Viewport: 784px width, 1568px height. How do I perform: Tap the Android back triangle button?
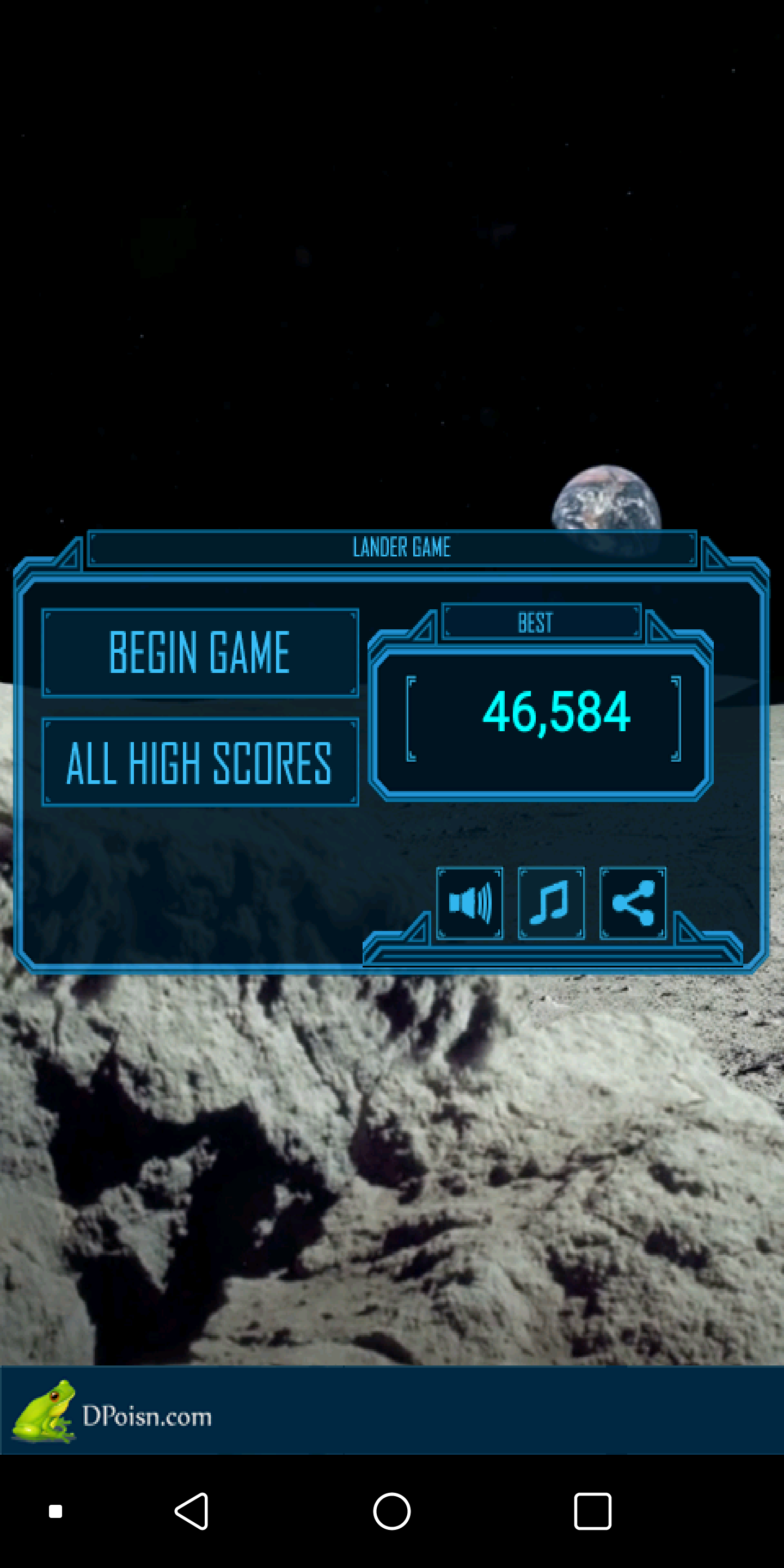tap(192, 1511)
